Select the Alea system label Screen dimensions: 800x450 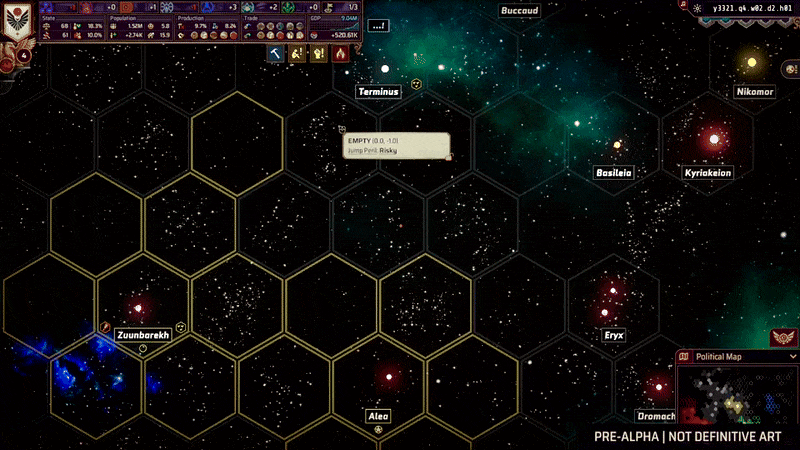(378, 416)
